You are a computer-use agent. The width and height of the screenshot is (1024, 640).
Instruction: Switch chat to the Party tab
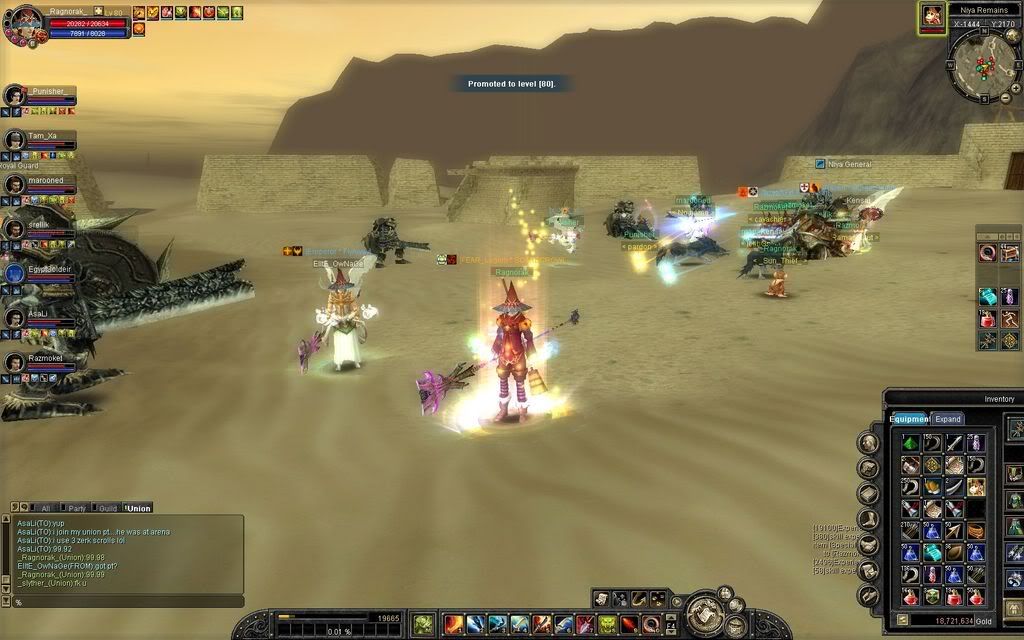tap(77, 509)
